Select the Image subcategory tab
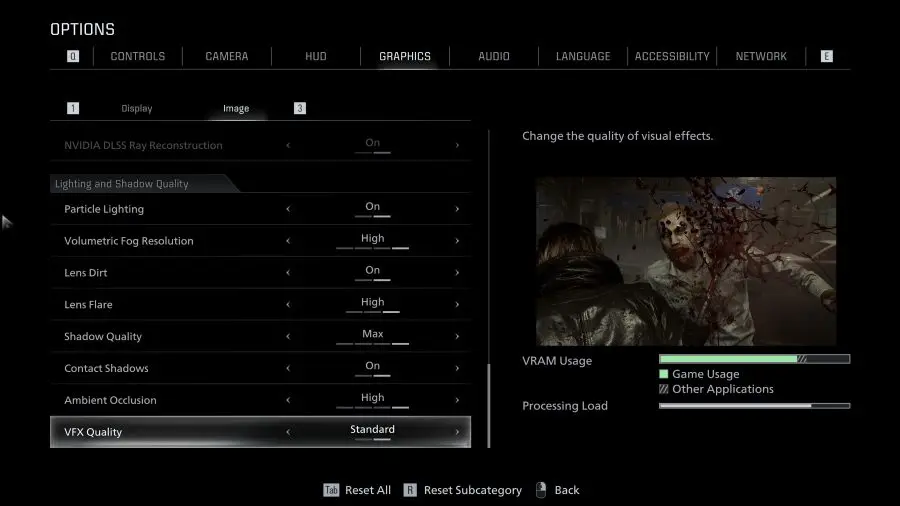 [x=236, y=108]
